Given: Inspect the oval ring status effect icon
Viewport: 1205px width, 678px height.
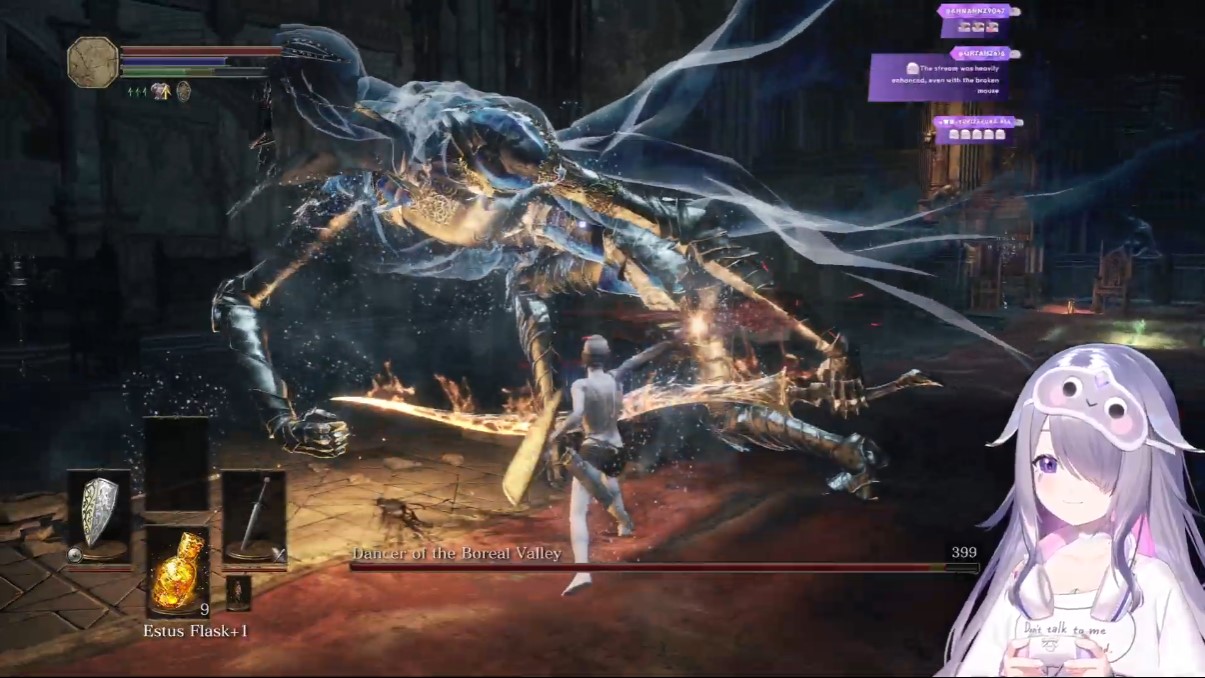Looking at the screenshot, I should point(183,91).
